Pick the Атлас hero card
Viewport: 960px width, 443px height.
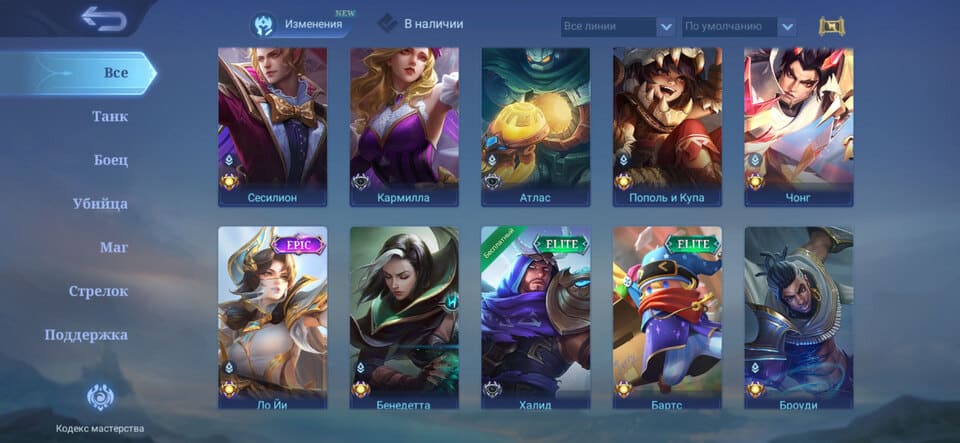[x=535, y=126]
